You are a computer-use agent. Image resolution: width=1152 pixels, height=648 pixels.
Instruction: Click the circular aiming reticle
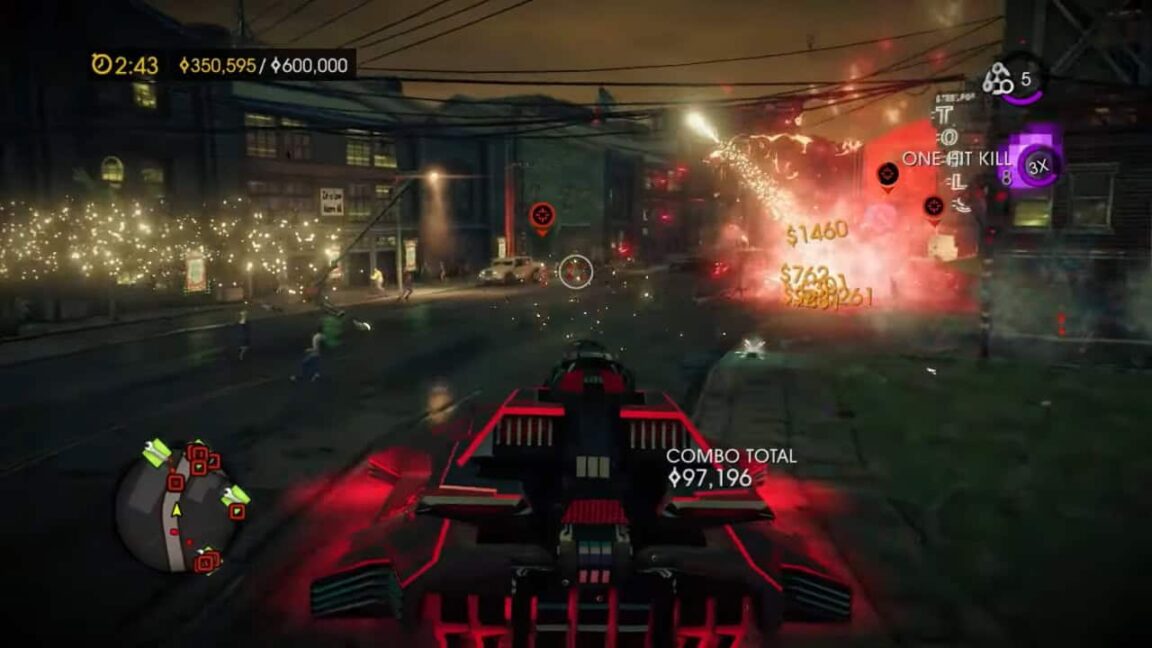tap(575, 271)
